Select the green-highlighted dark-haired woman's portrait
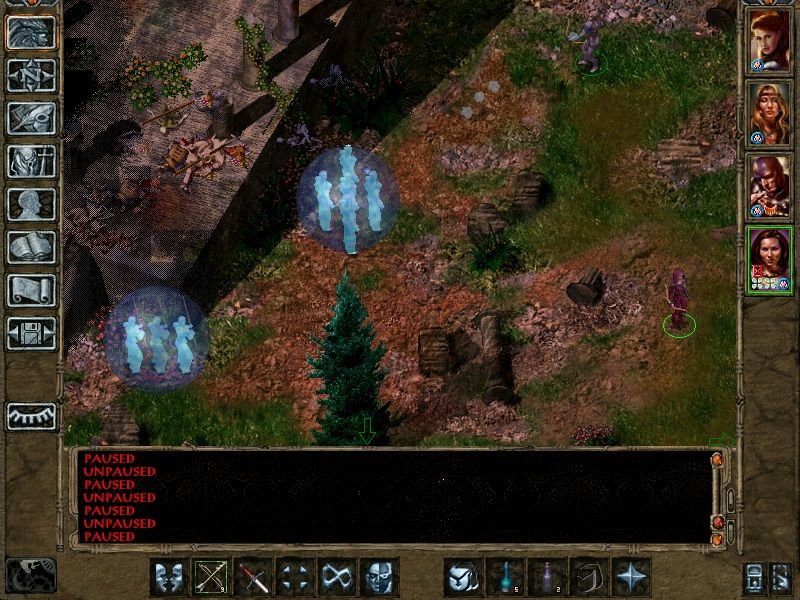 point(769,259)
